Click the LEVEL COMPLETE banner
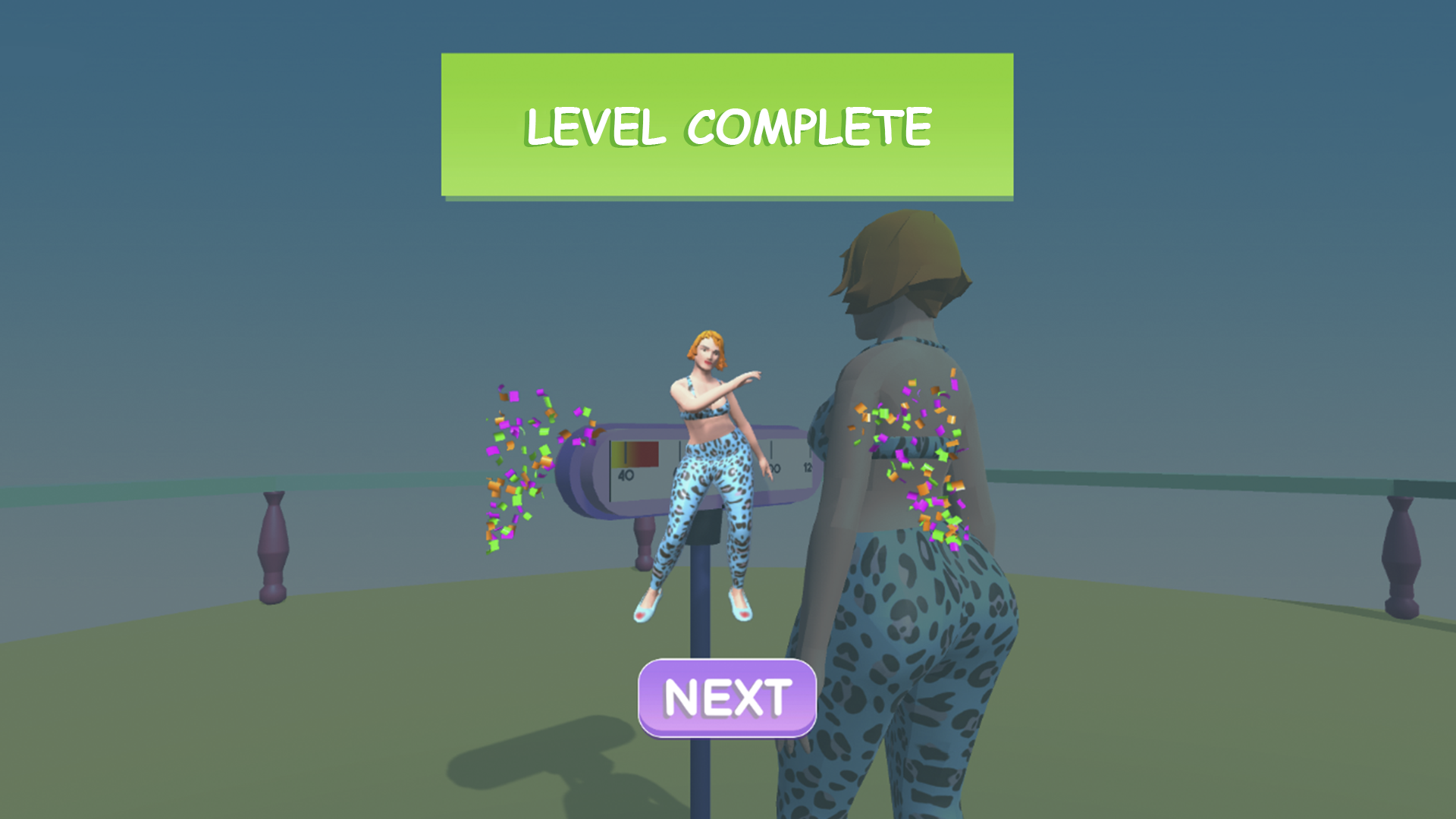Viewport: 1456px width, 819px height. (726, 124)
